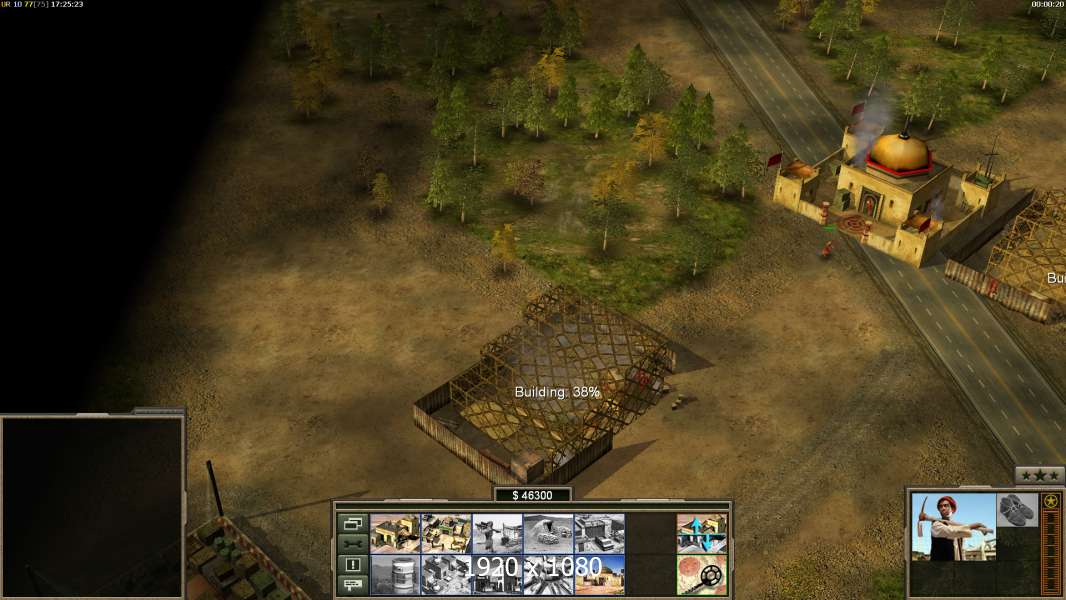Select the Barracks compound build icon

pyautogui.click(x=446, y=534)
